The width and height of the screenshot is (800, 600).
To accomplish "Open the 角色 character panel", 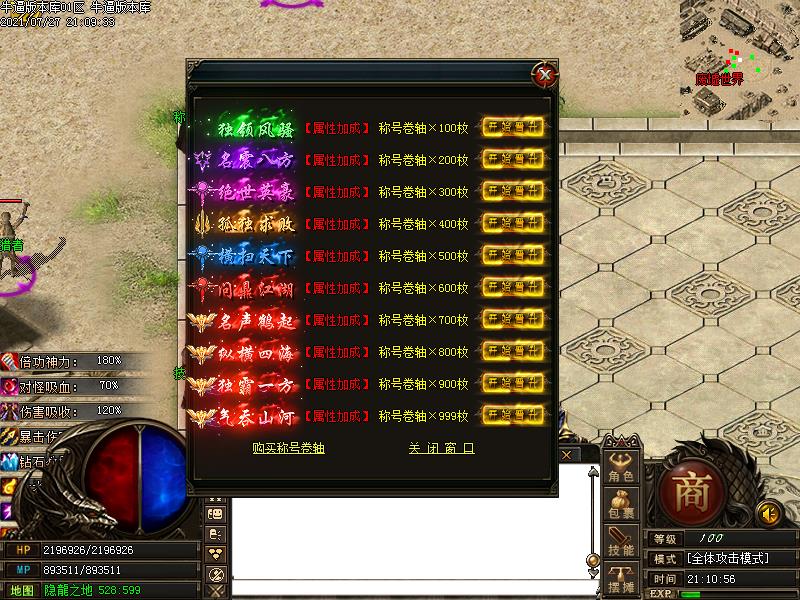I will click(621, 468).
